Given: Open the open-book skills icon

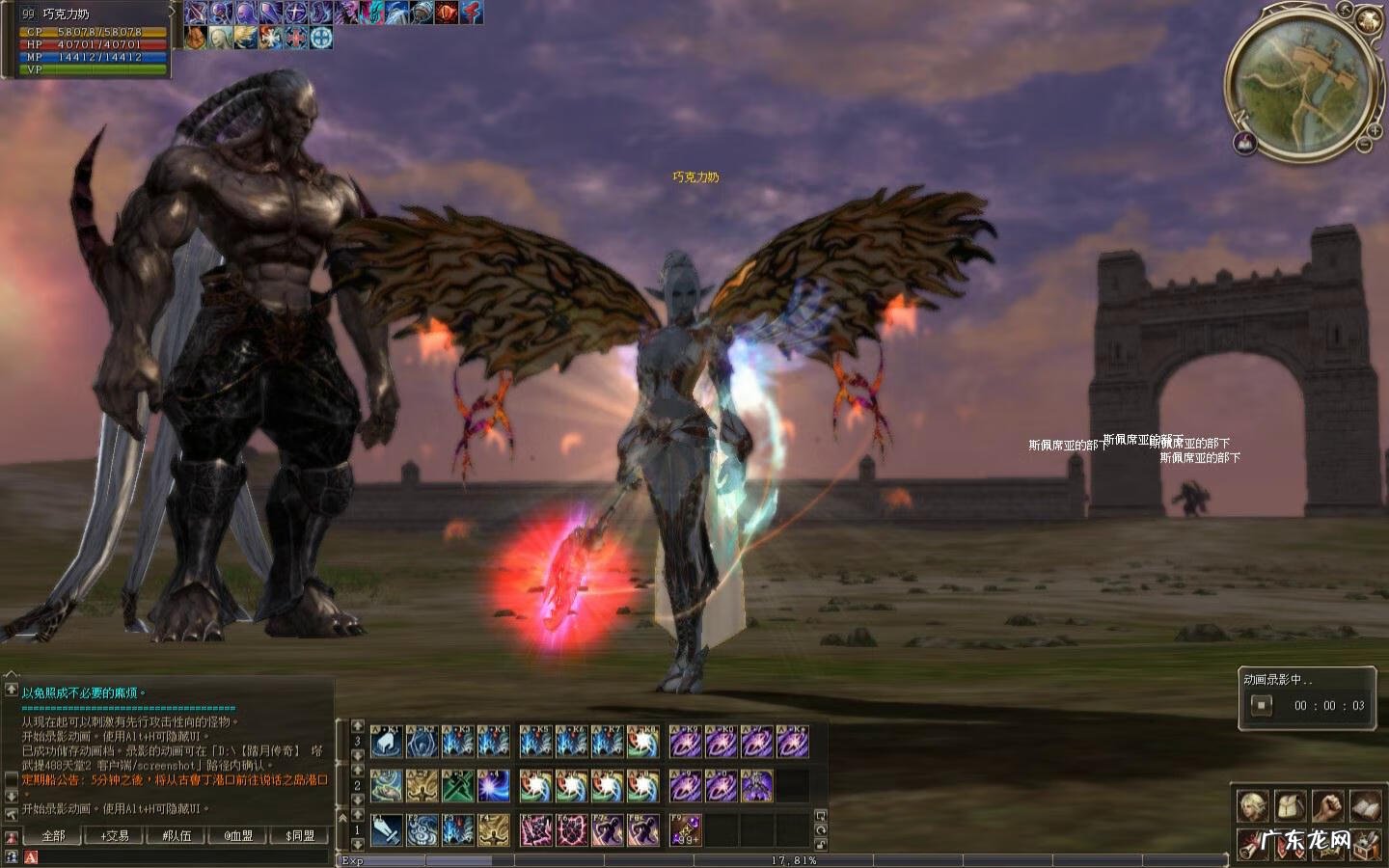Looking at the screenshot, I should 1365,805.
